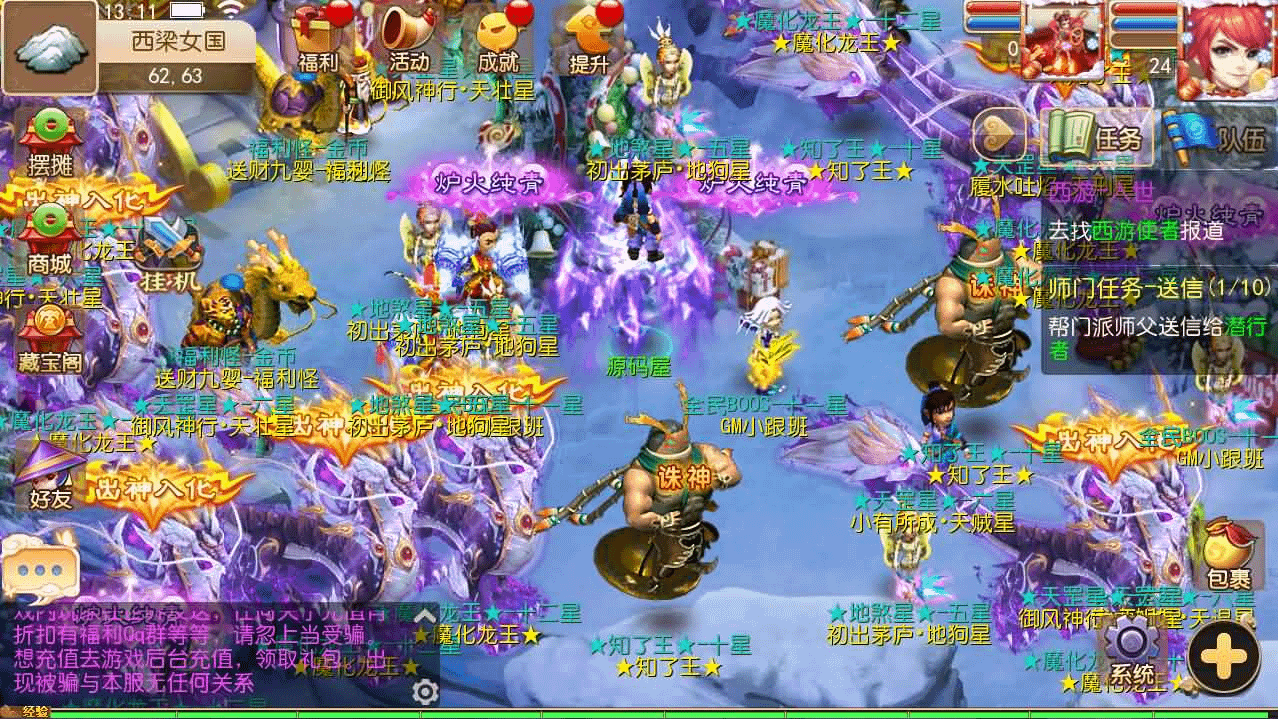Viewport: 1278px width, 719px height.
Task: Open the 系统 system settings
Action: click(1133, 652)
